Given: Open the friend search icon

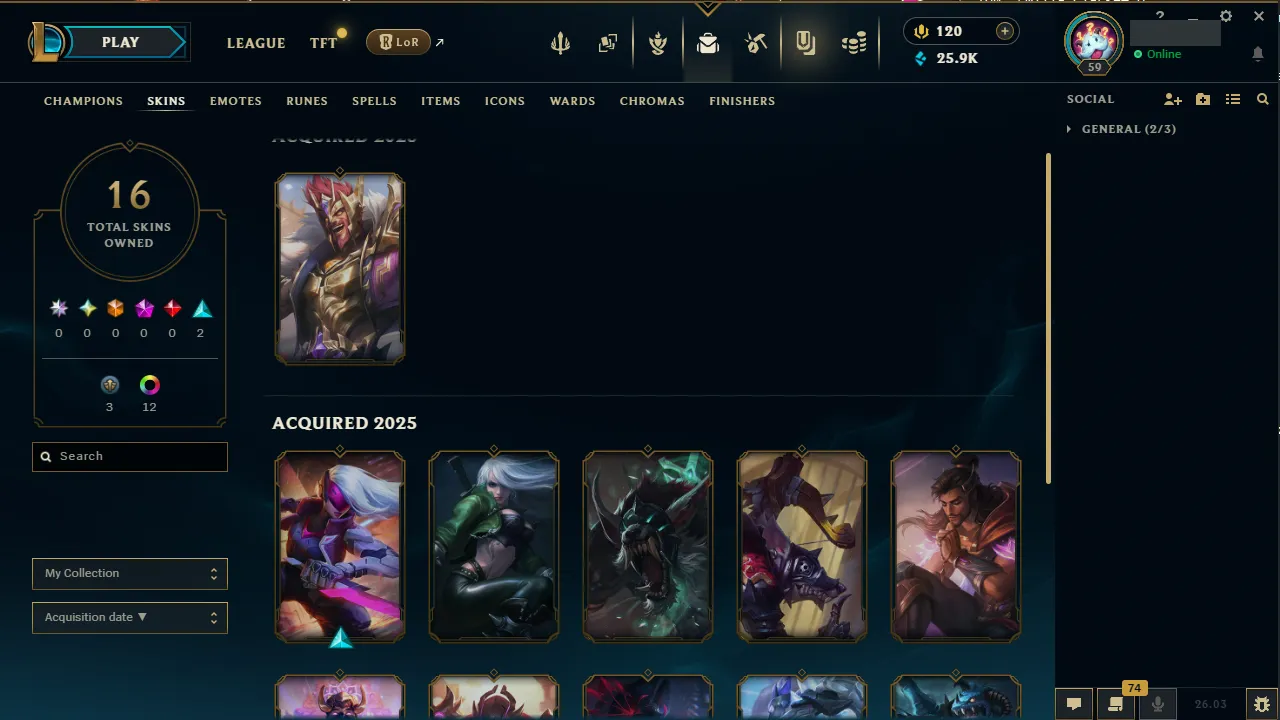Looking at the screenshot, I should click(1262, 99).
